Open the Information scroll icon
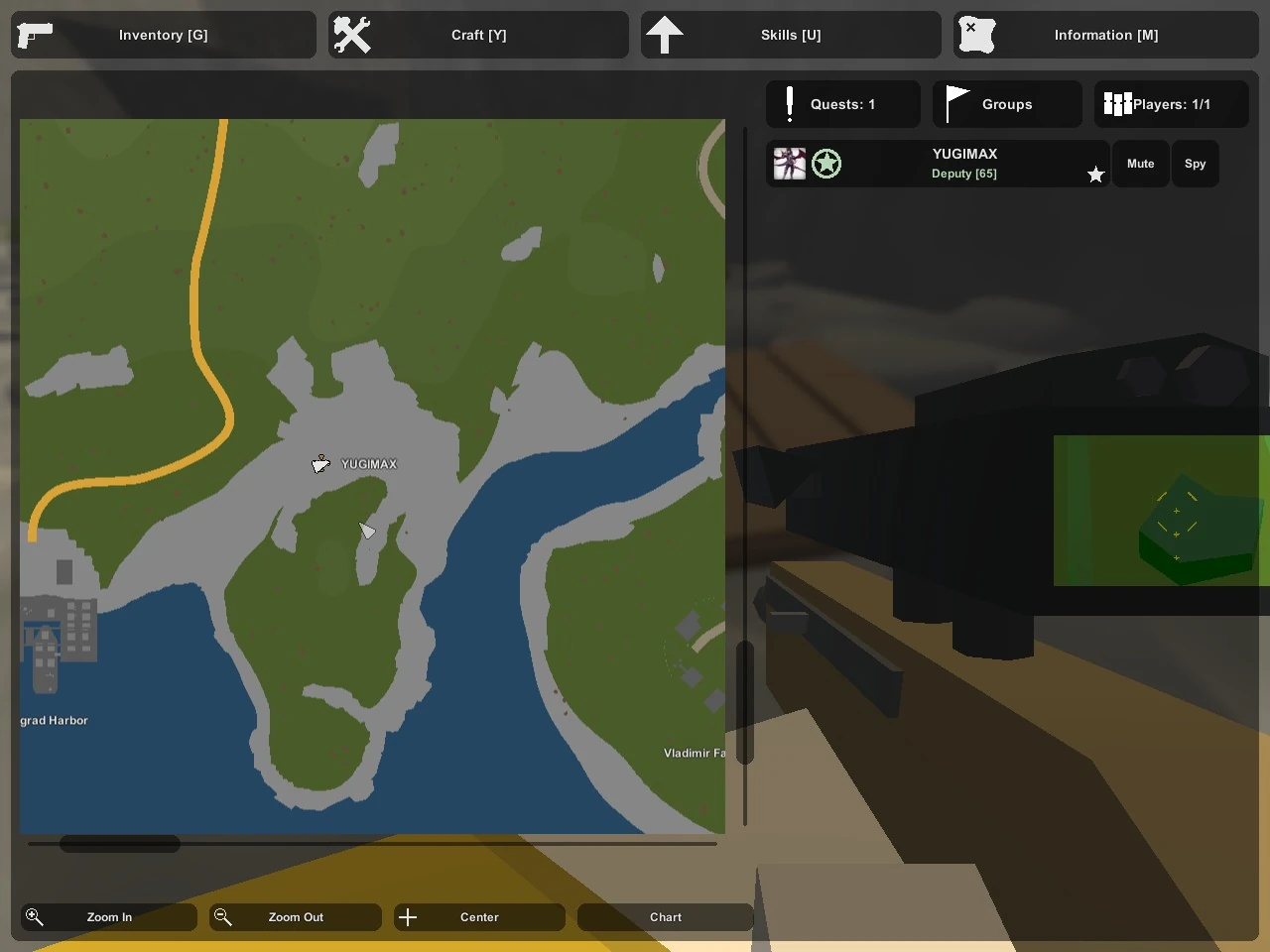 pyautogui.click(x=976, y=34)
